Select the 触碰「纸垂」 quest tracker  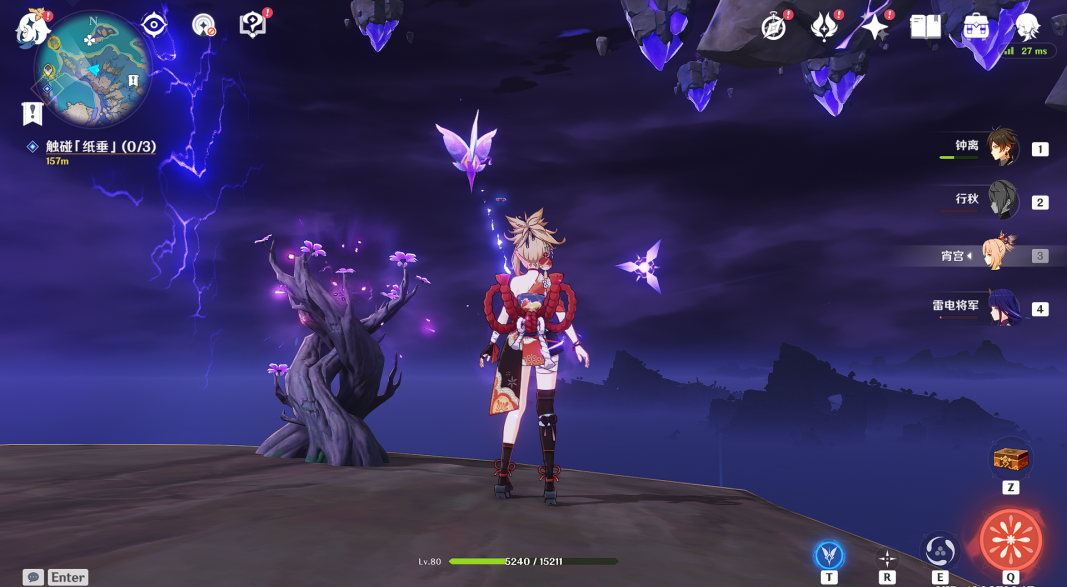point(100,147)
